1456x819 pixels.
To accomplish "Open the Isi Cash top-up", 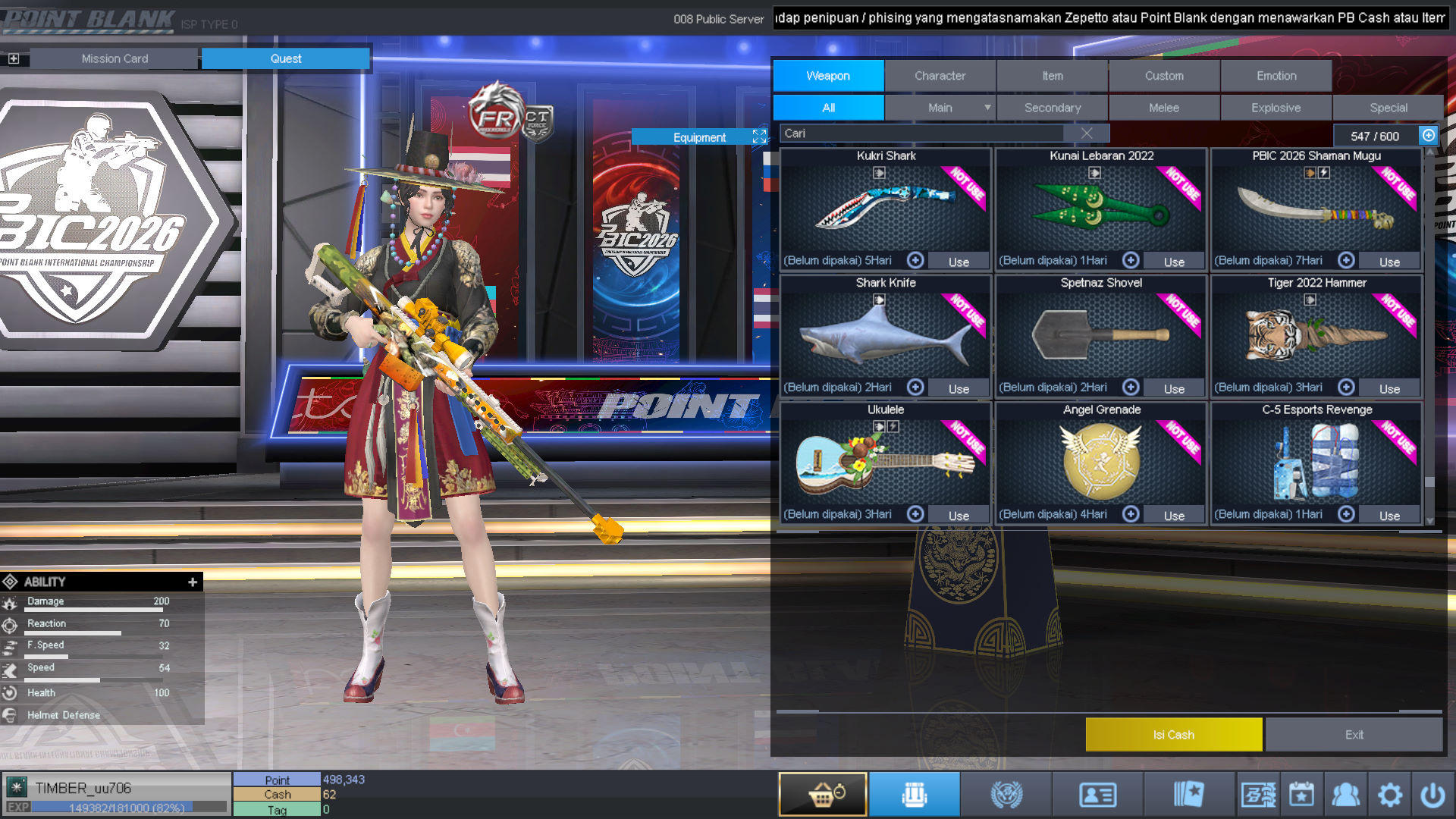I will [x=1173, y=735].
